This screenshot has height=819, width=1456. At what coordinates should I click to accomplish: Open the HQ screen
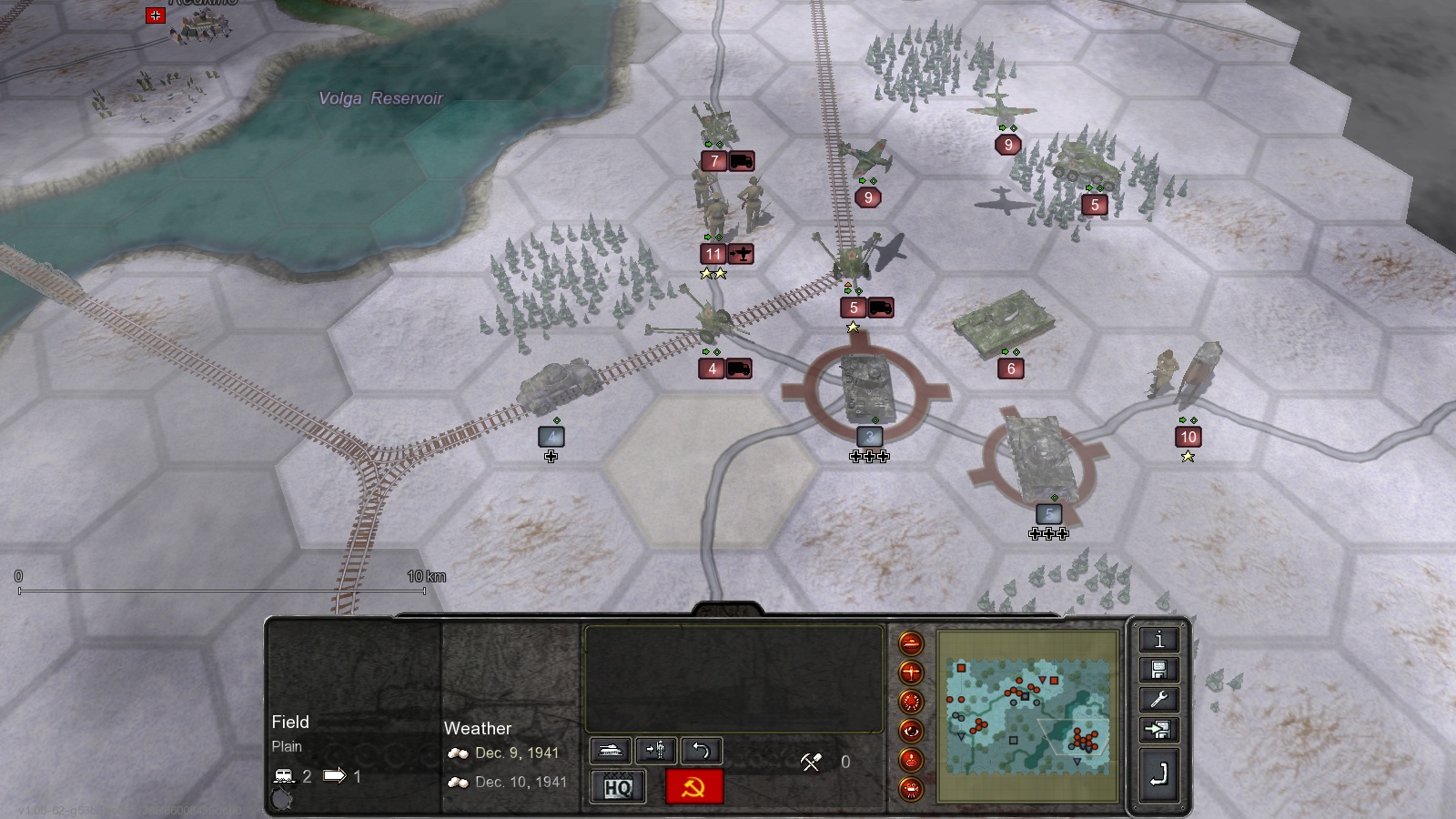(618, 787)
